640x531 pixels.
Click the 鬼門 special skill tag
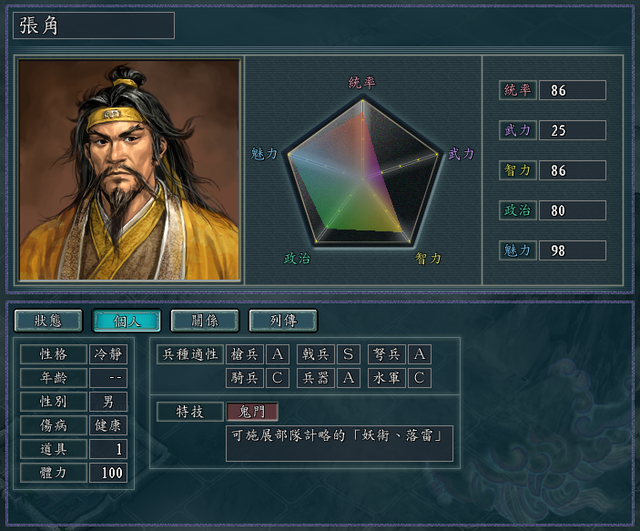[252, 411]
